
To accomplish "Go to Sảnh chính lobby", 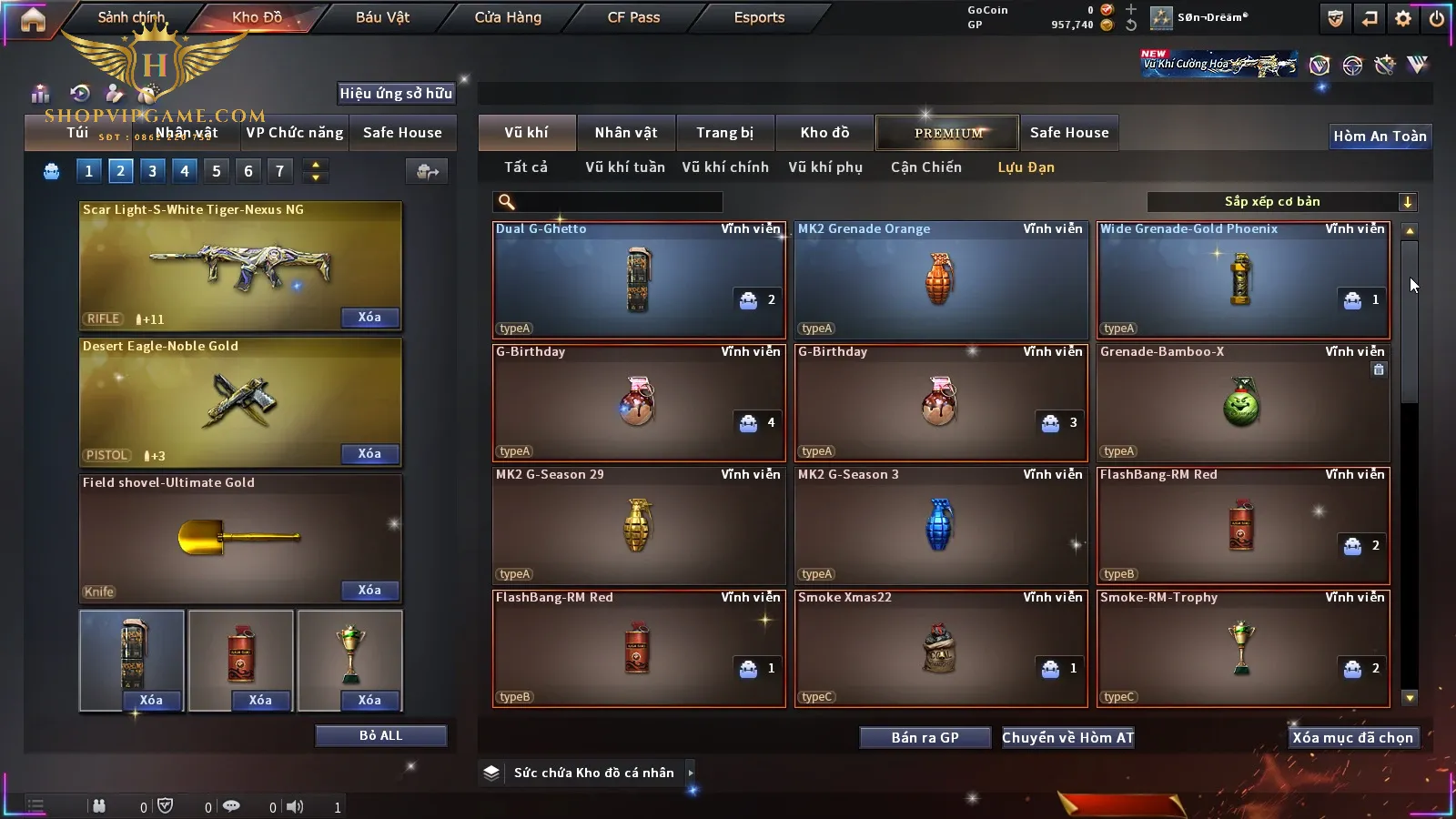I will click(x=132, y=17).
